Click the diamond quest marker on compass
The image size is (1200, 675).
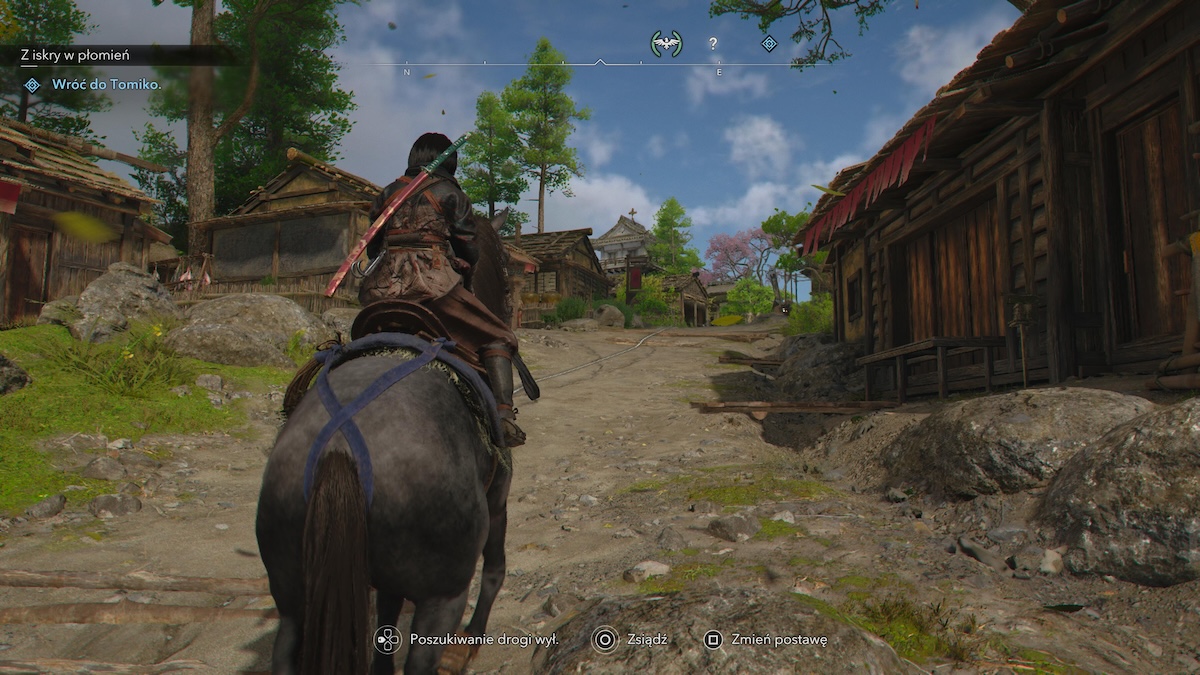tap(769, 43)
